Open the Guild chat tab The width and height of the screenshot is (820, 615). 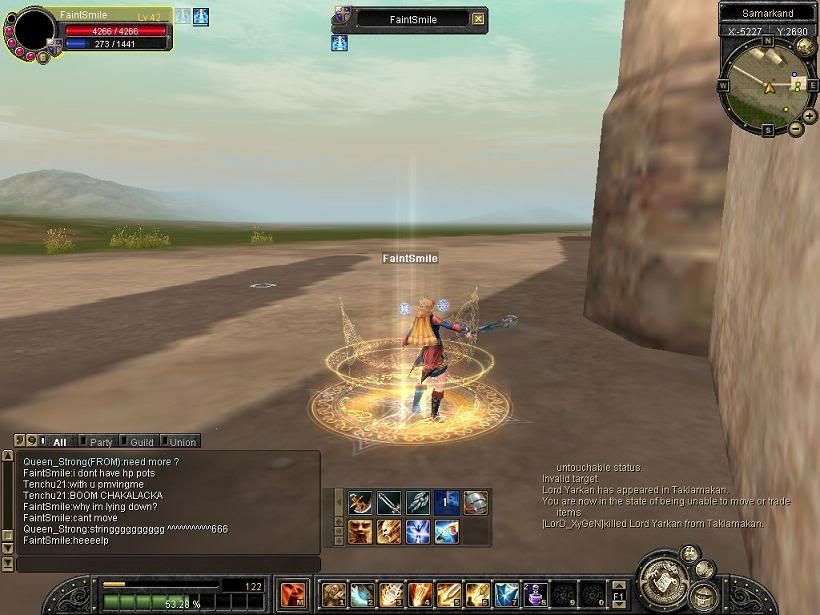tap(141, 441)
